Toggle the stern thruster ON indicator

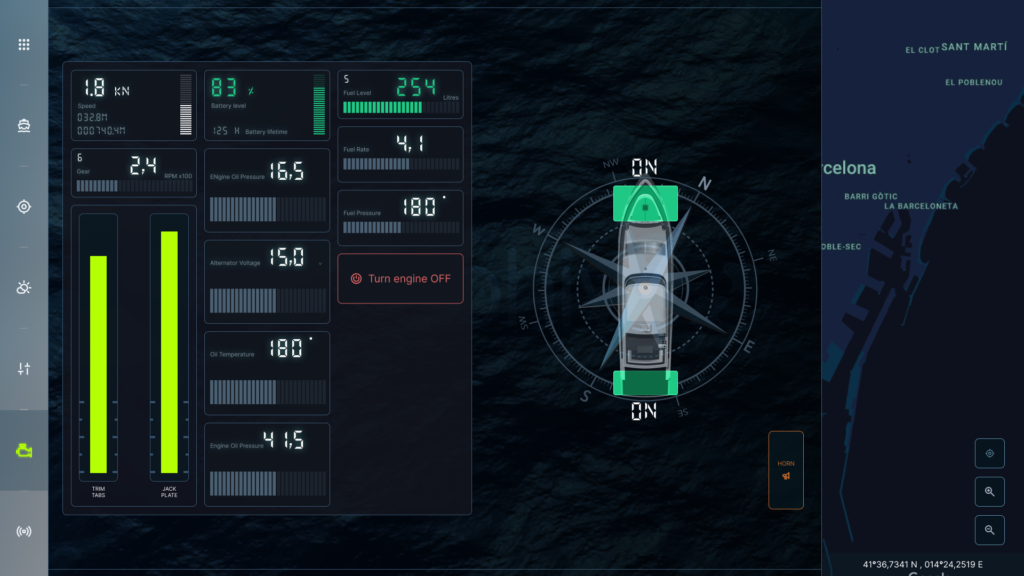coord(645,383)
